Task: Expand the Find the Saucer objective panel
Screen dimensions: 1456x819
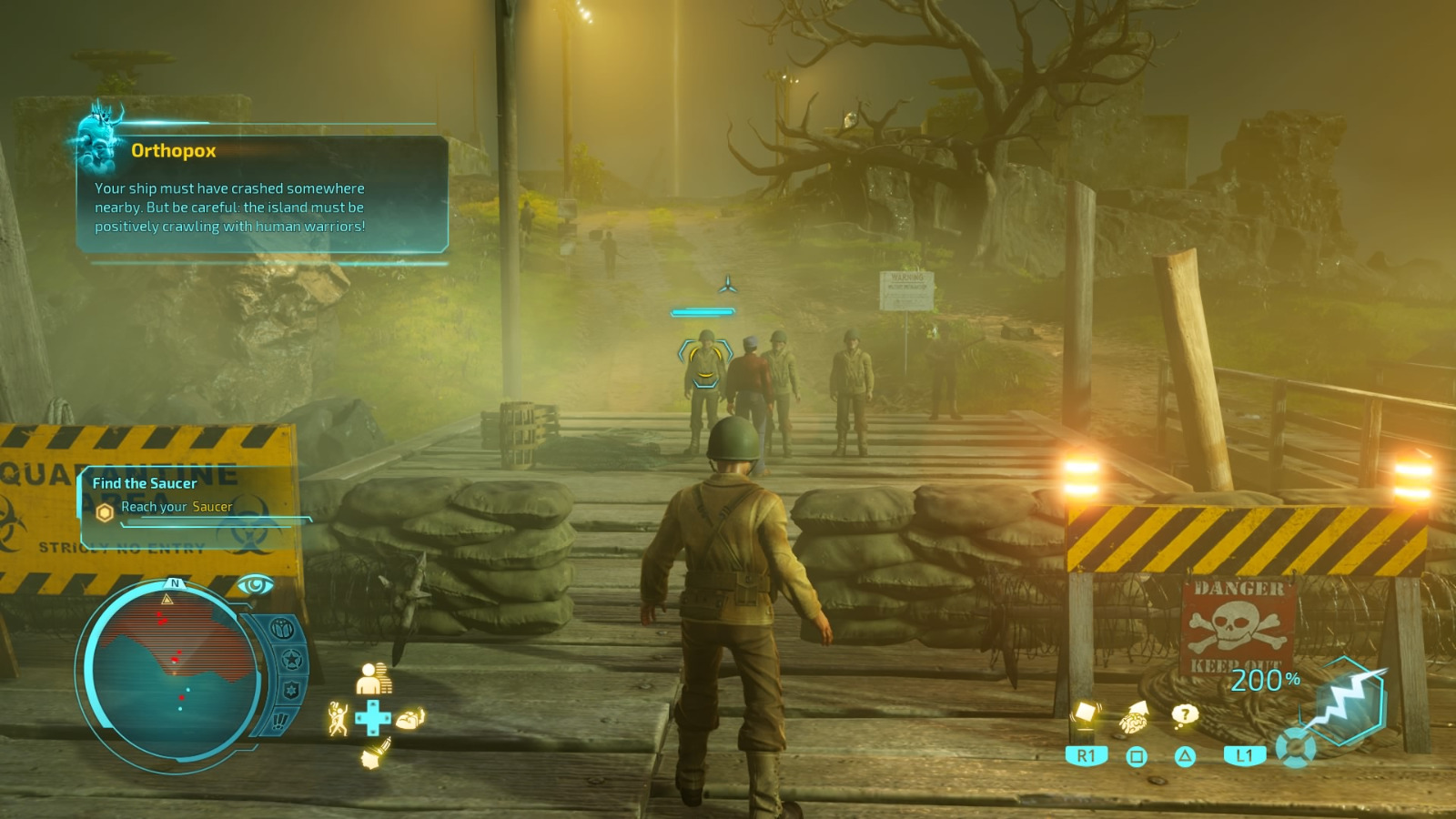Action: click(x=143, y=483)
